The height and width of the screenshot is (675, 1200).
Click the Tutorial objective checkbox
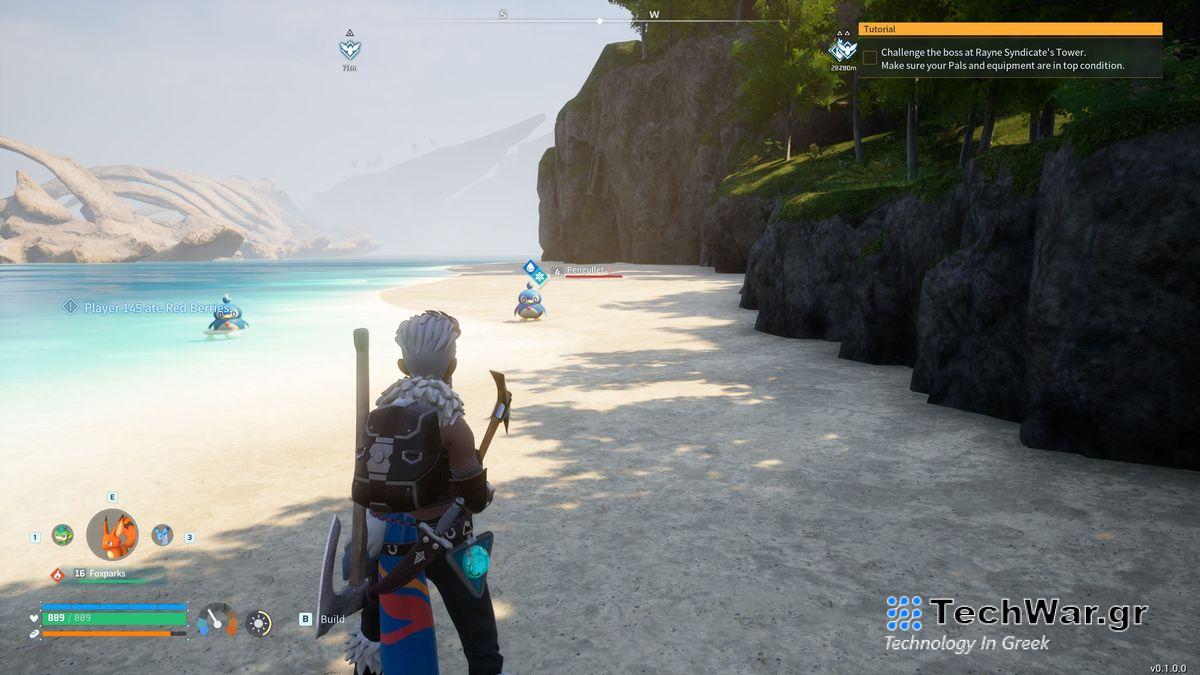click(870, 58)
